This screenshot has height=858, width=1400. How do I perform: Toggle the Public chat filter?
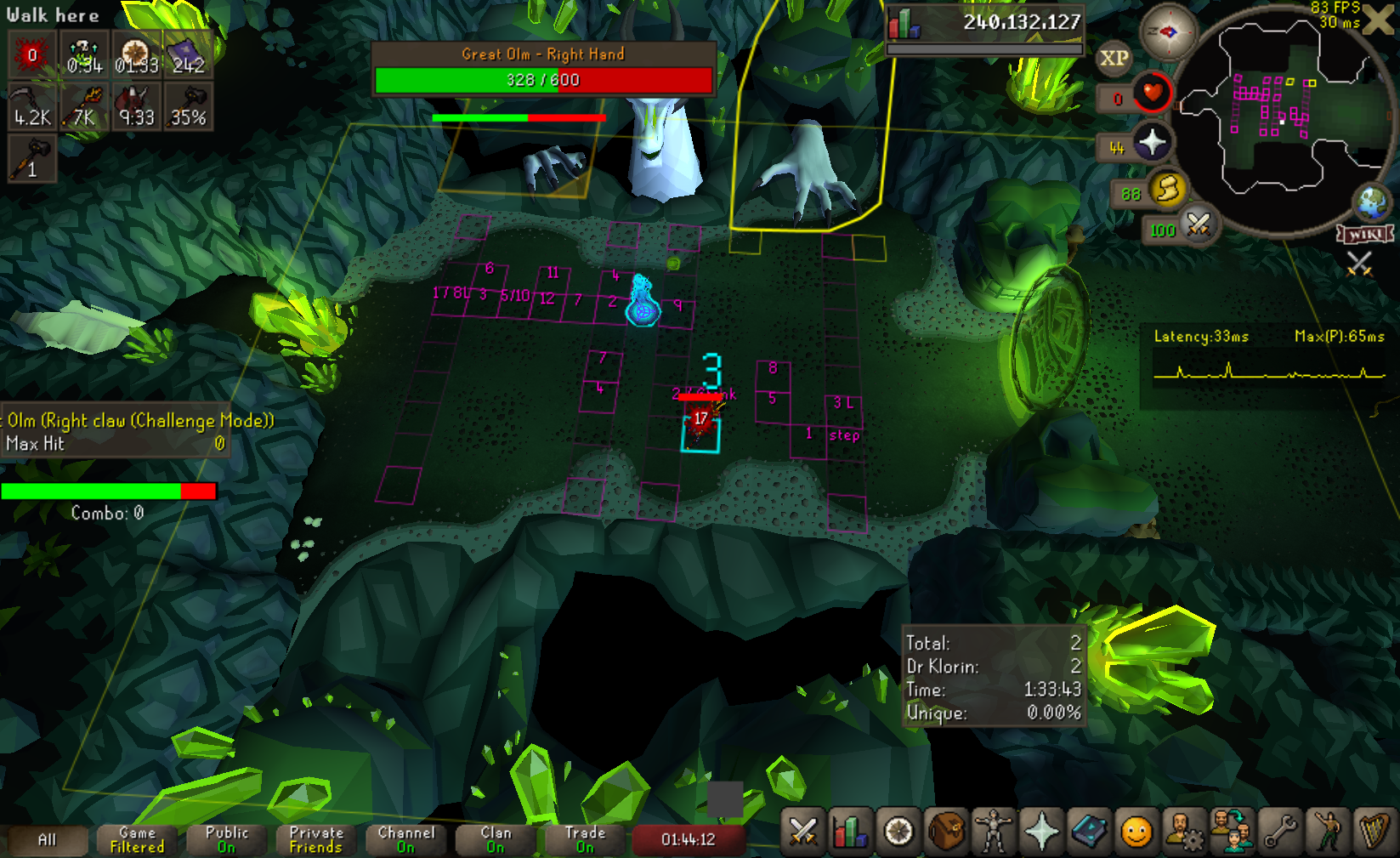tap(227, 840)
